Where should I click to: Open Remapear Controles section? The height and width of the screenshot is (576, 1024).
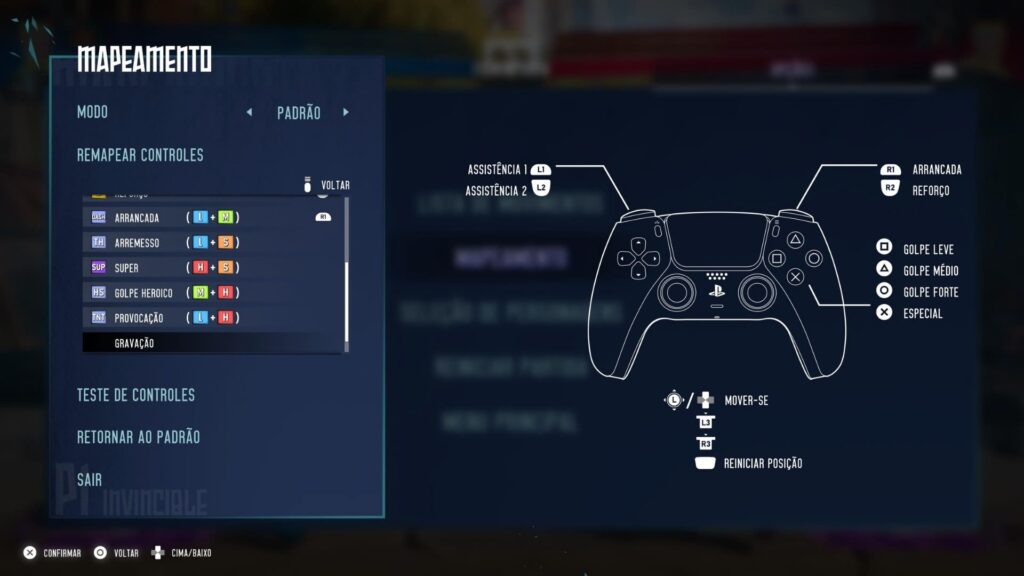(140, 155)
